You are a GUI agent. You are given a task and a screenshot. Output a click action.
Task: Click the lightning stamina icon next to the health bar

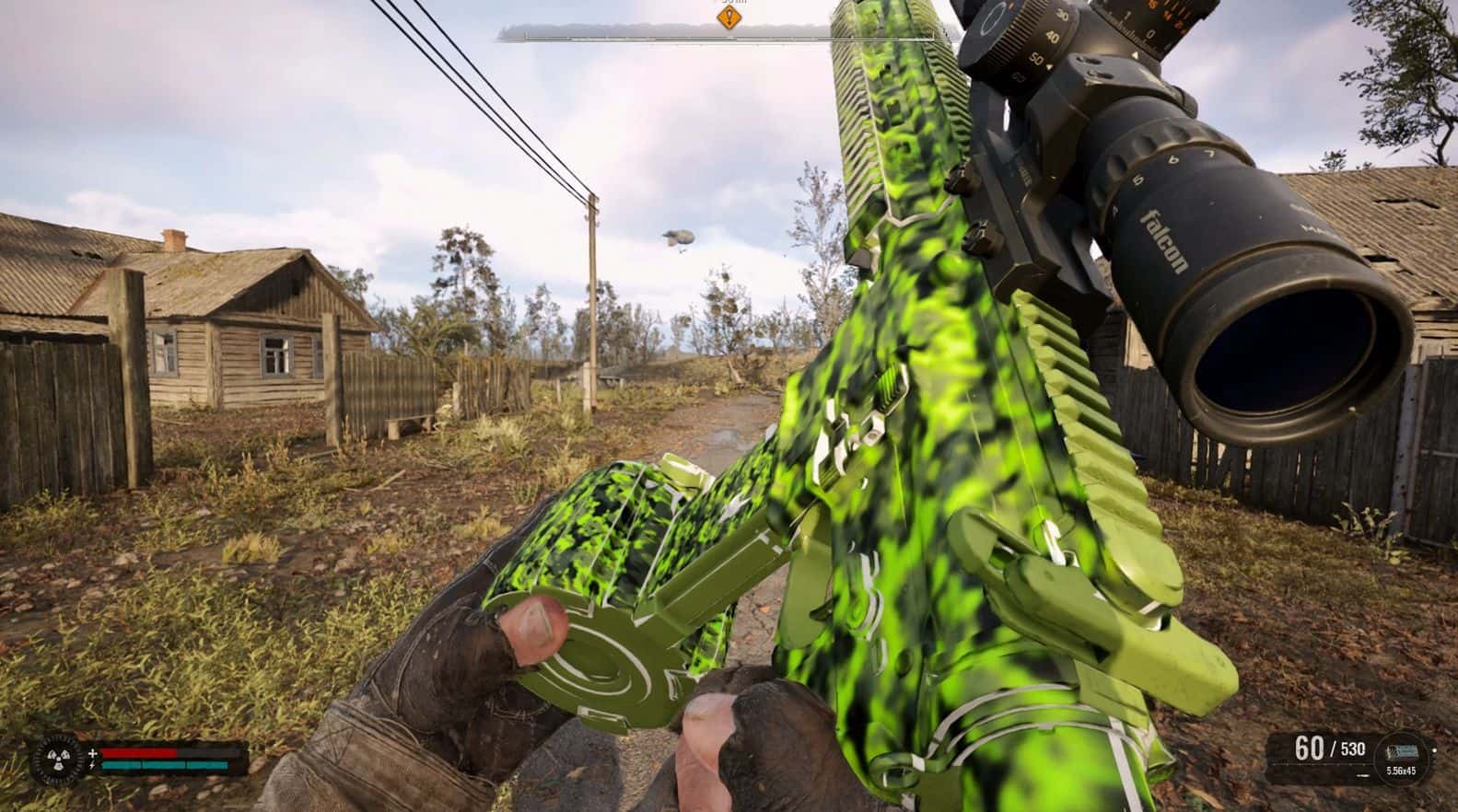tap(93, 766)
